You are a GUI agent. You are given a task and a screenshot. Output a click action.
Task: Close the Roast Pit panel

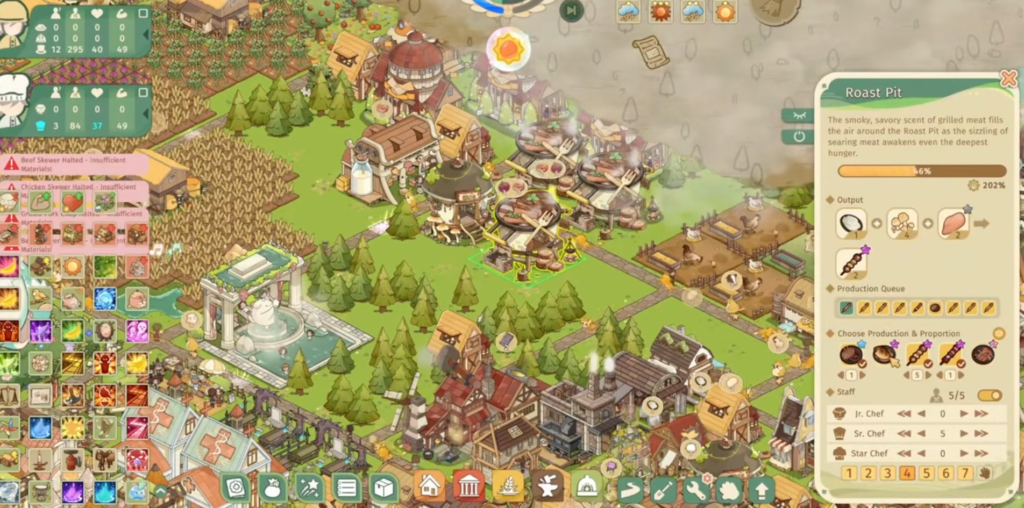click(1008, 78)
